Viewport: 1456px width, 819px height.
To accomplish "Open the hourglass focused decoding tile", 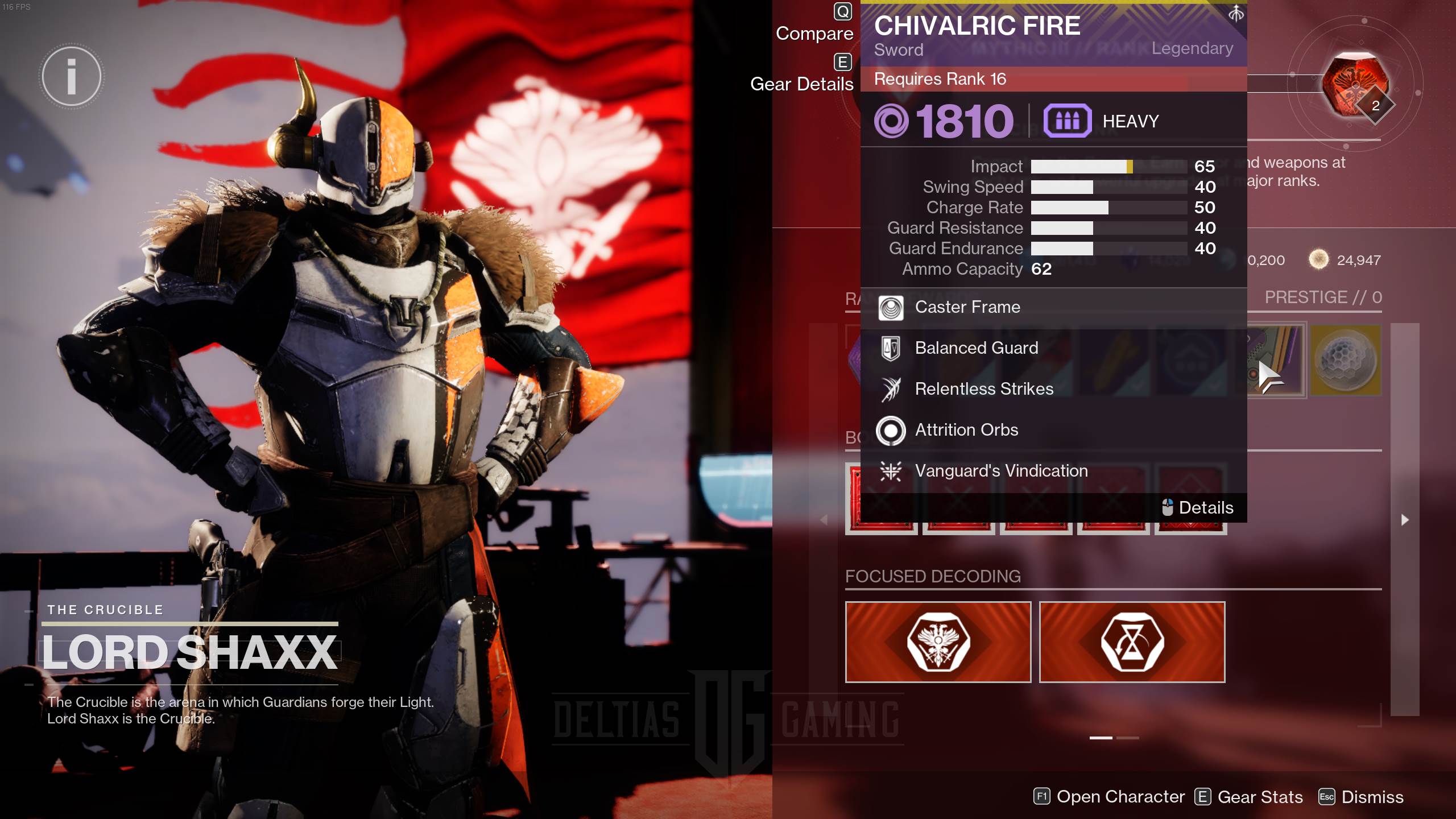I will click(1132, 642).
